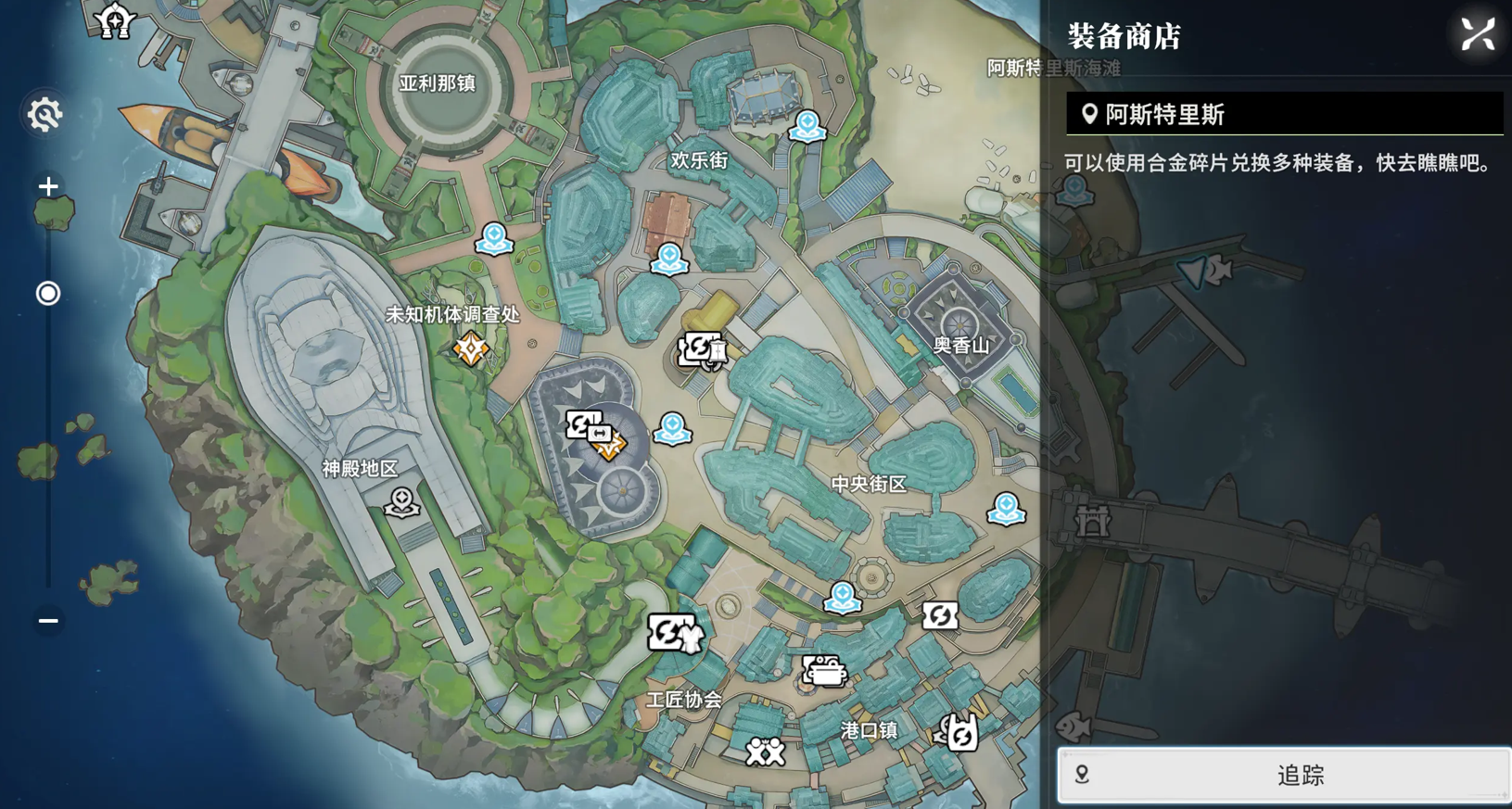Click the 追踪 track button
This screenshot has height=809, width=1512.
coord(1284,775)
